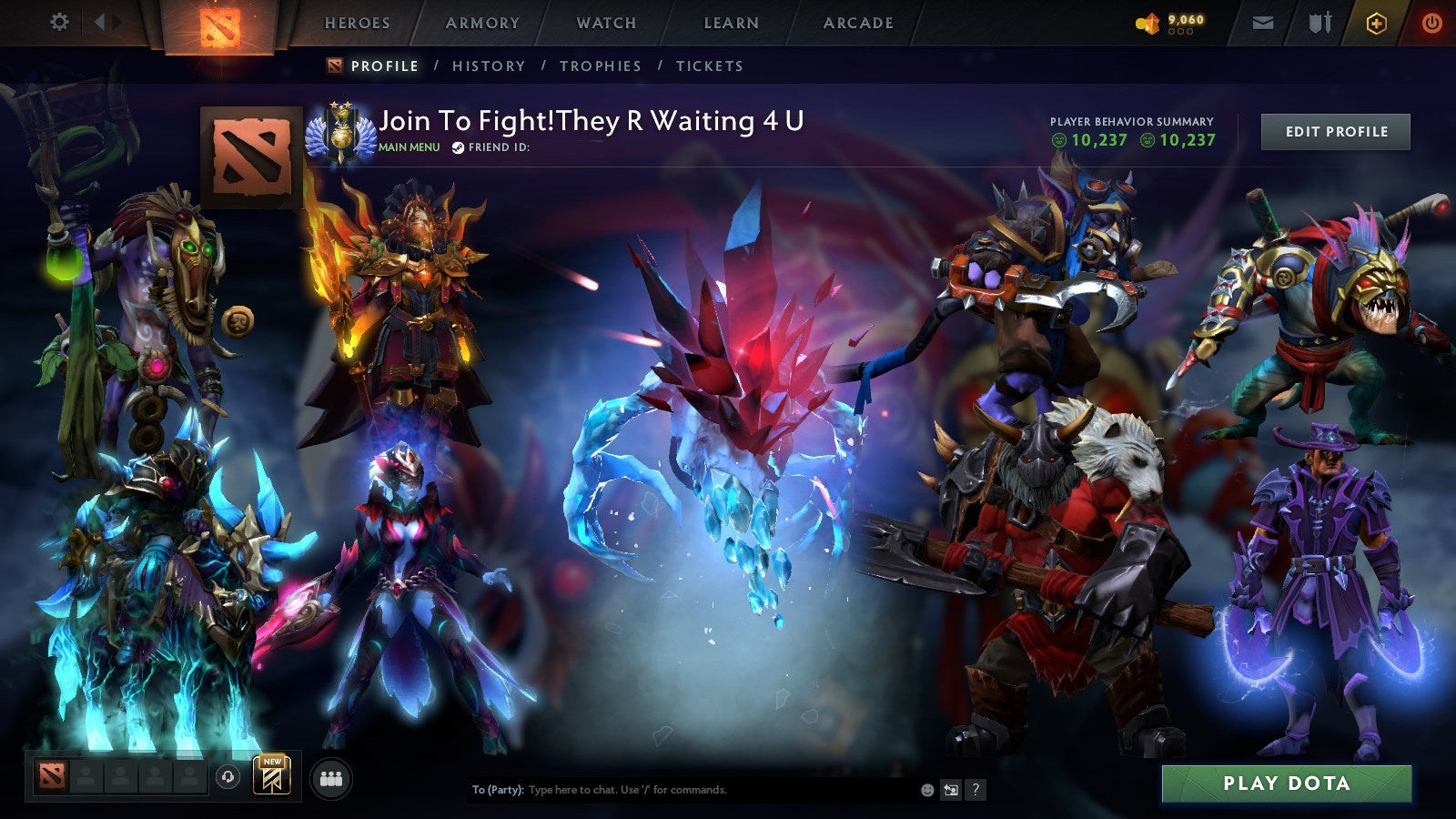The height and width of the screenshot is (819, 1456).
Task: Open the mail notifications icon
Action: click(1261, 23)
